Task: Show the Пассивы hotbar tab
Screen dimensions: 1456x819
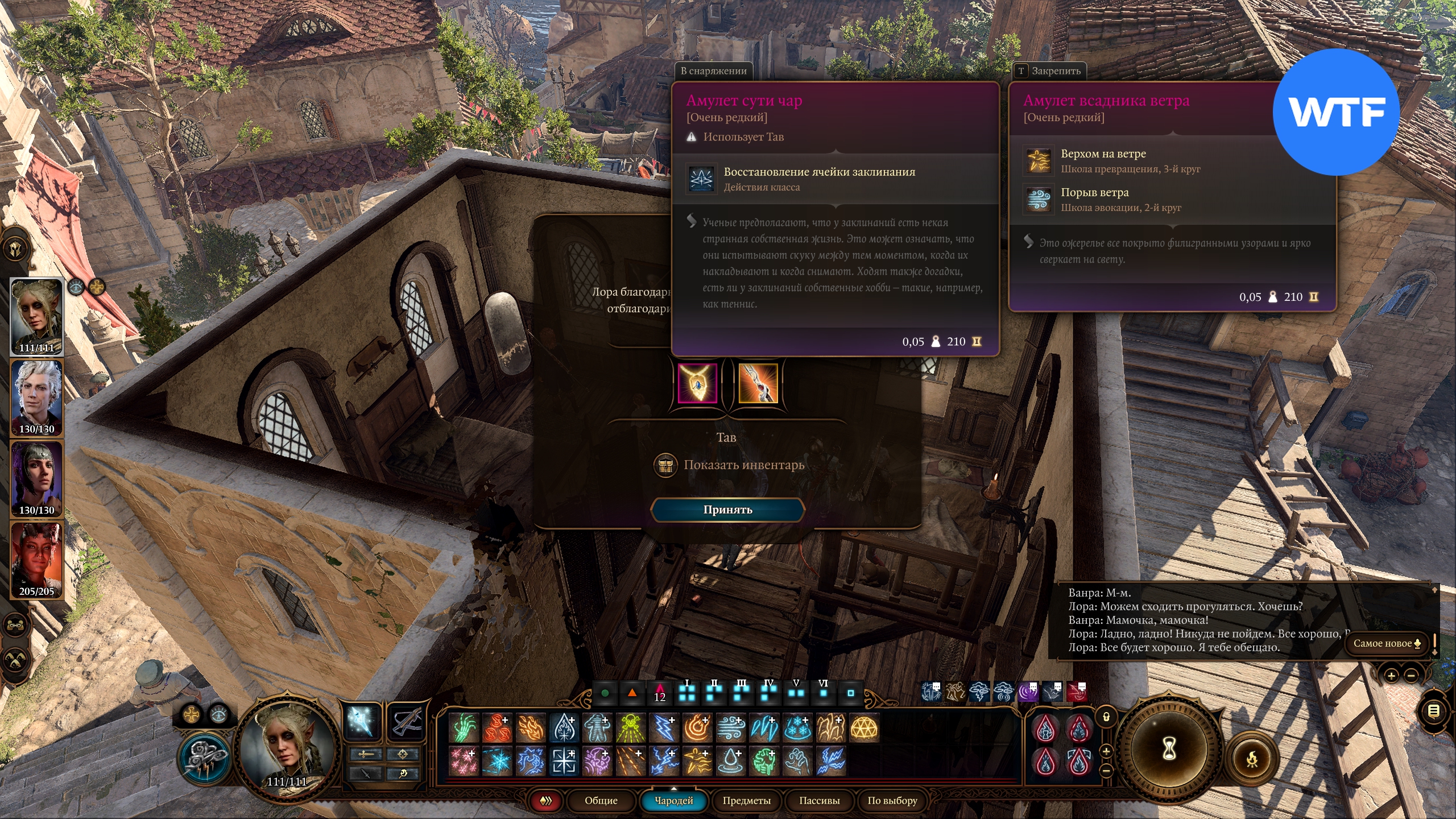Action: point(819,801)
